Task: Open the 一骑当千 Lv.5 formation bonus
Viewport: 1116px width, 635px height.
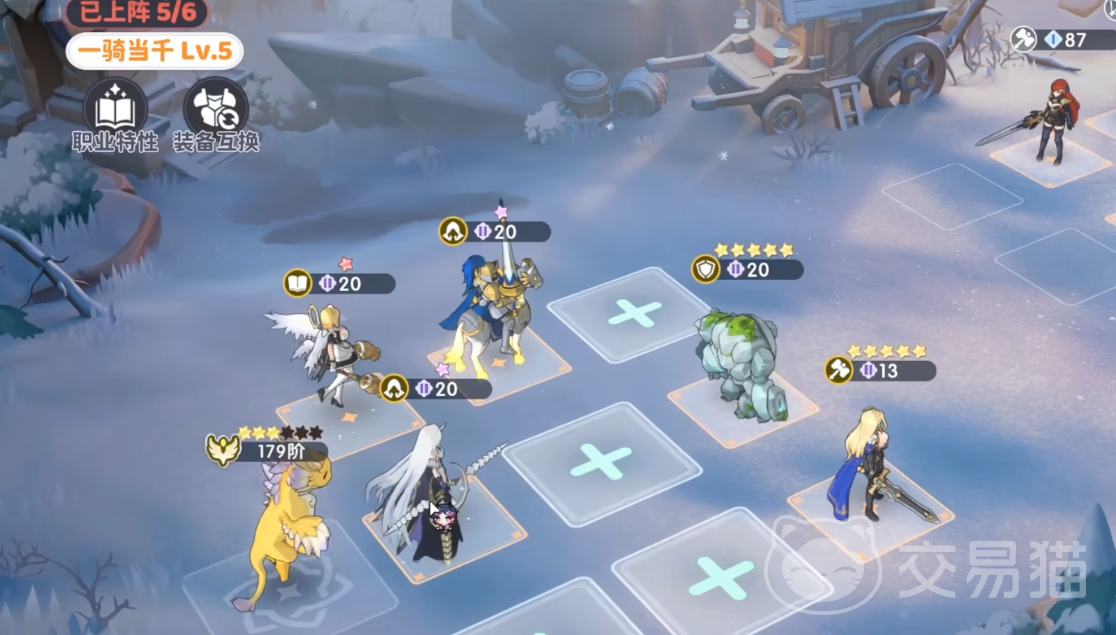Action: point(153,50)
